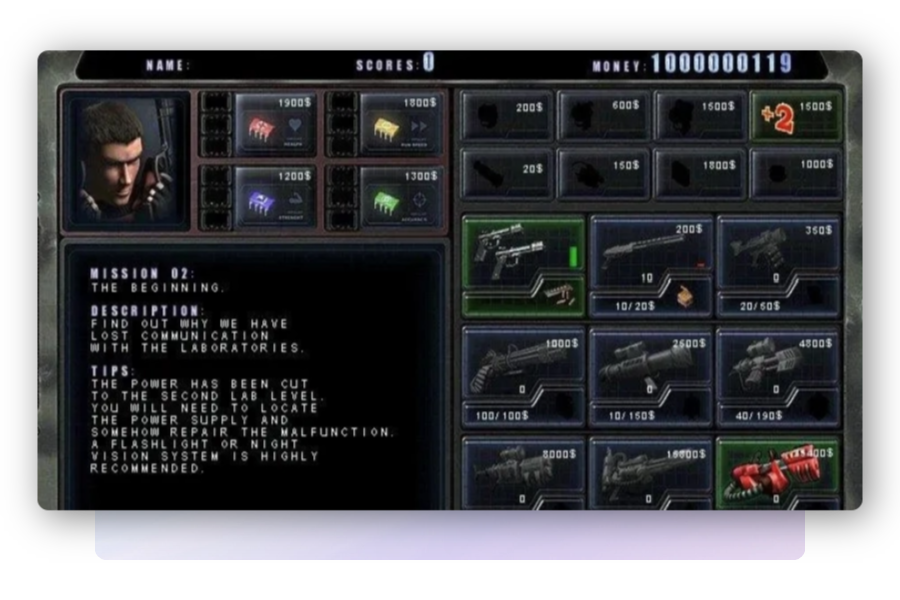900x600 pixels.
Task: Buy the red health implant for 1900$
Action: pos(275,124)
